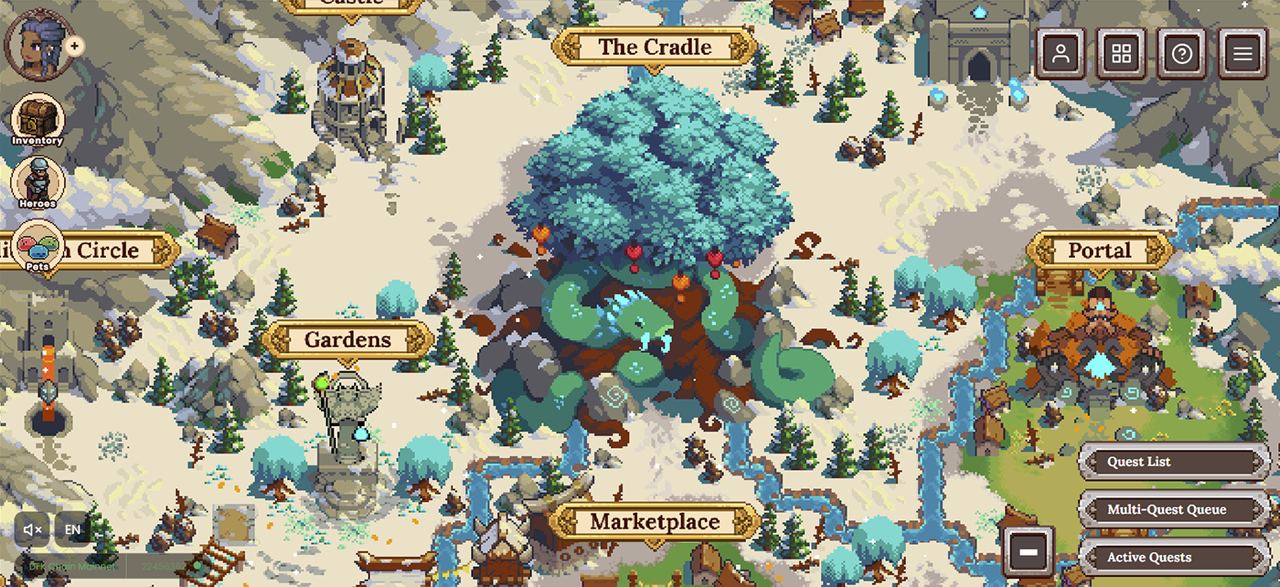Open the Pets menu
This screenshot has width=1280, height=587.
click(38, 246)
